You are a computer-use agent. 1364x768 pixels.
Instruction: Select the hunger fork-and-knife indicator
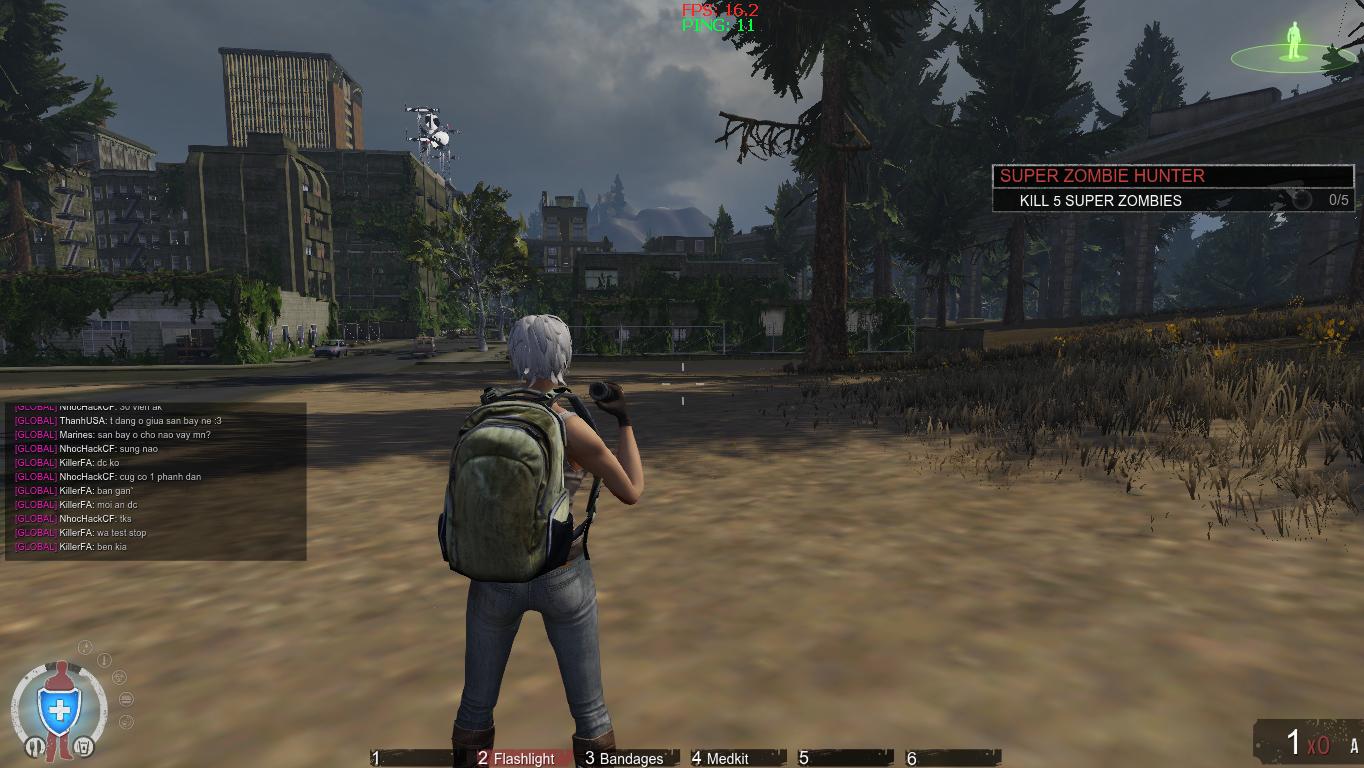[35, 747]
